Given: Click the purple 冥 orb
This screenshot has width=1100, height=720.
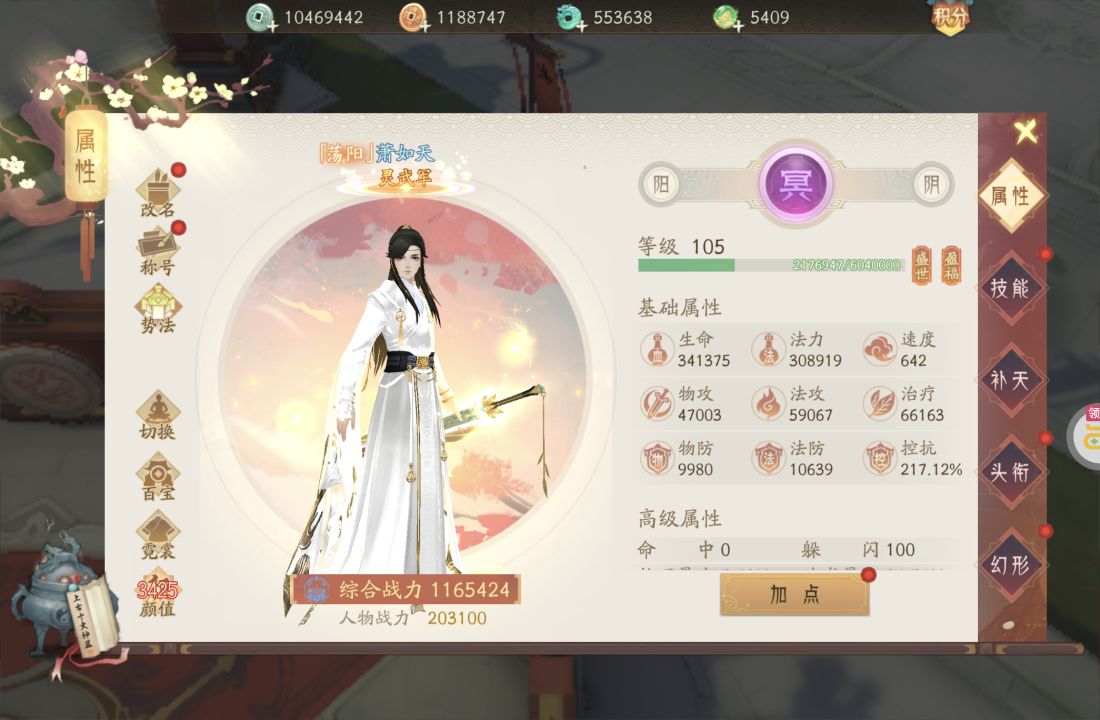Looking at the screenshot, I should coord(796,183).
